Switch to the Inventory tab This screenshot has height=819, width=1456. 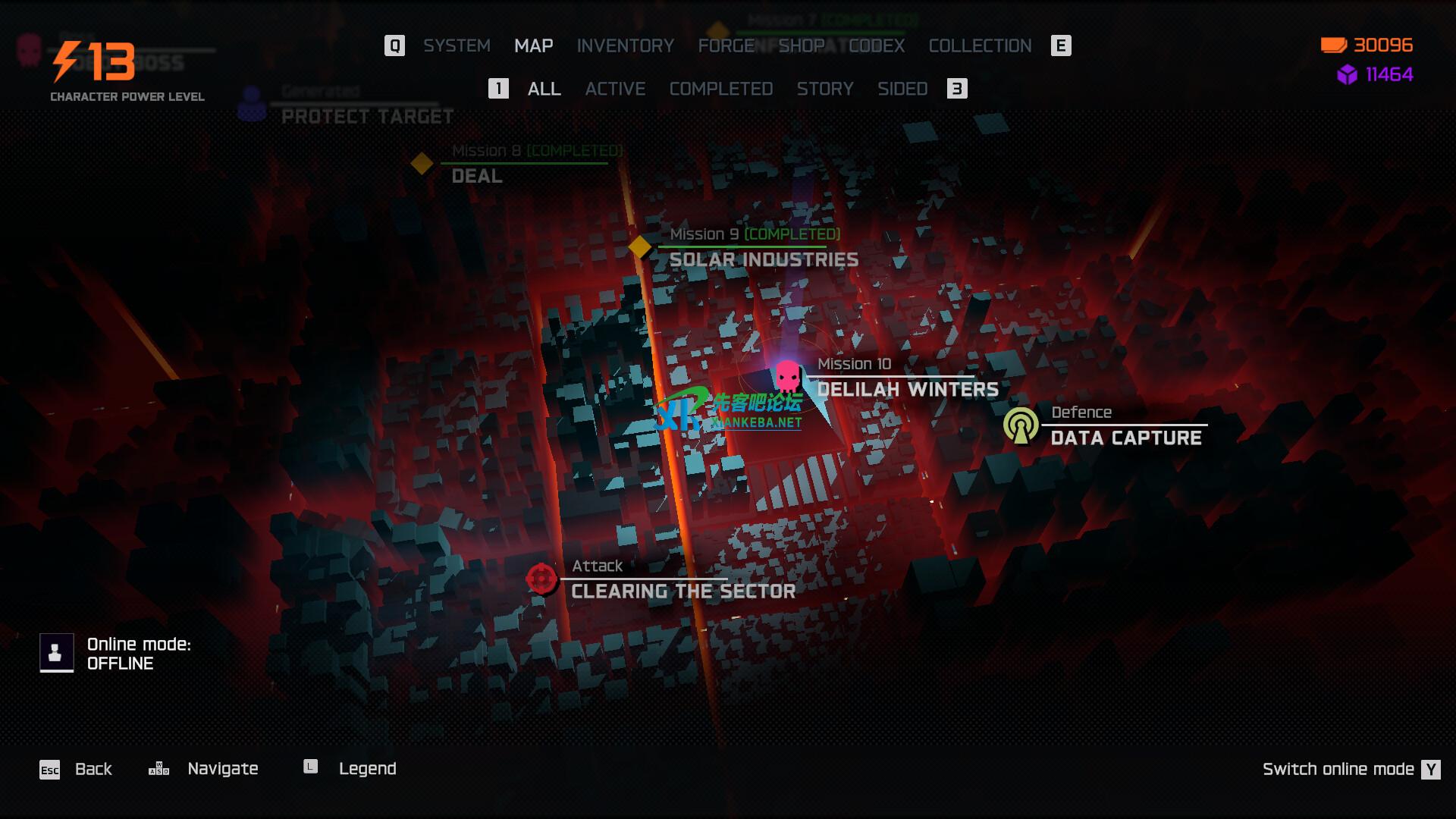(x=625, y=45)
